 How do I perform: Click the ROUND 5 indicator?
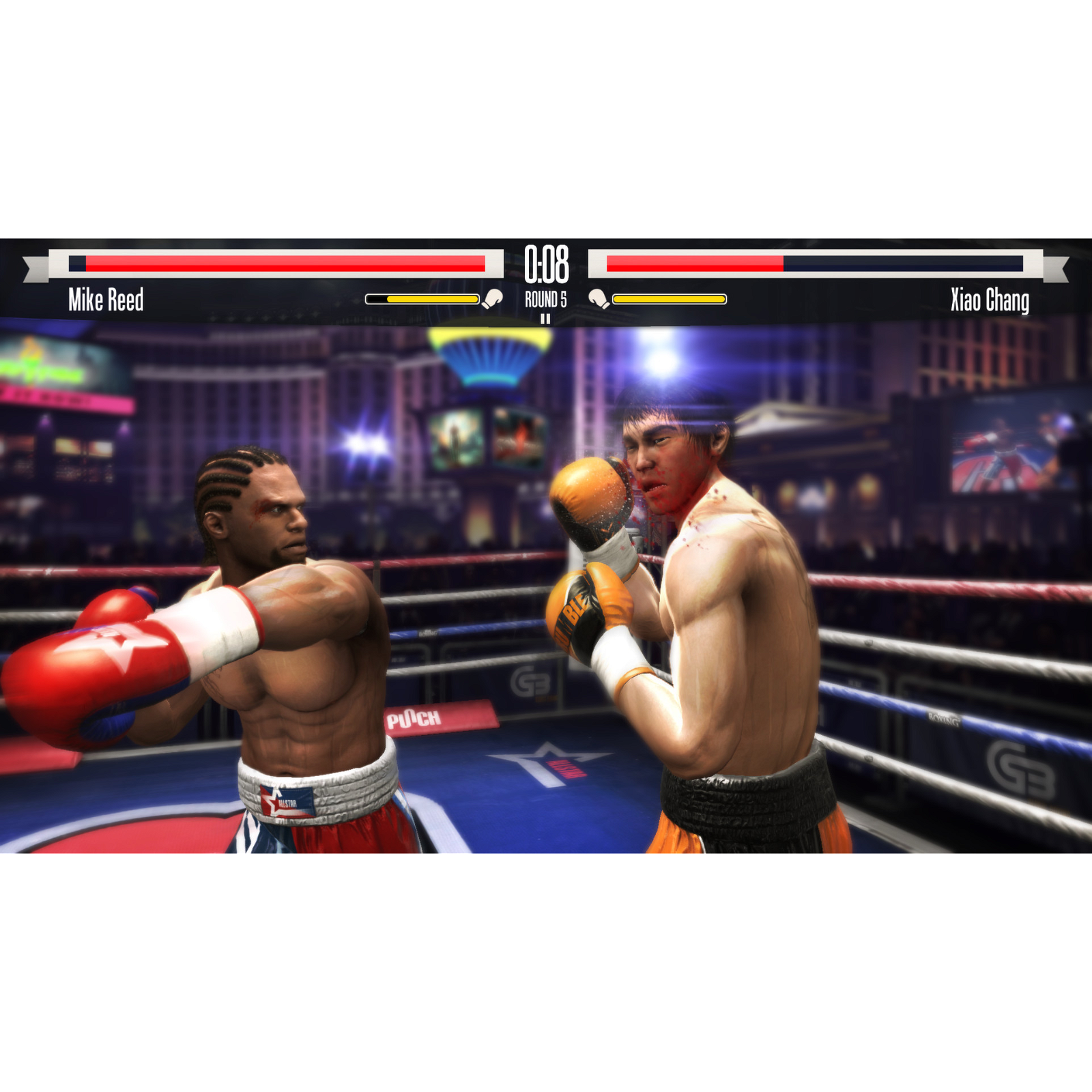click(546, 298)
